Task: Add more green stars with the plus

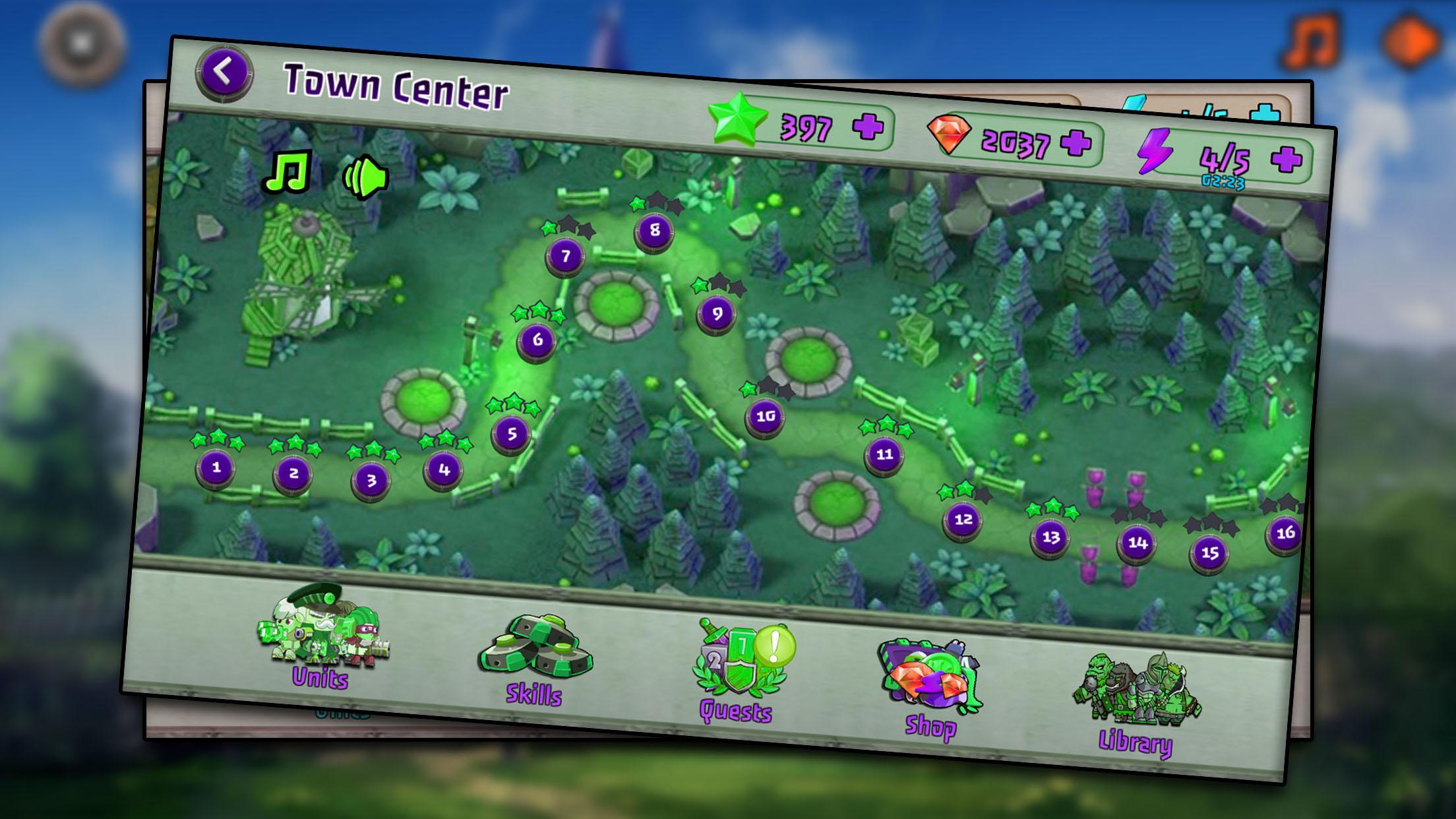Action: tap(868, 127)
